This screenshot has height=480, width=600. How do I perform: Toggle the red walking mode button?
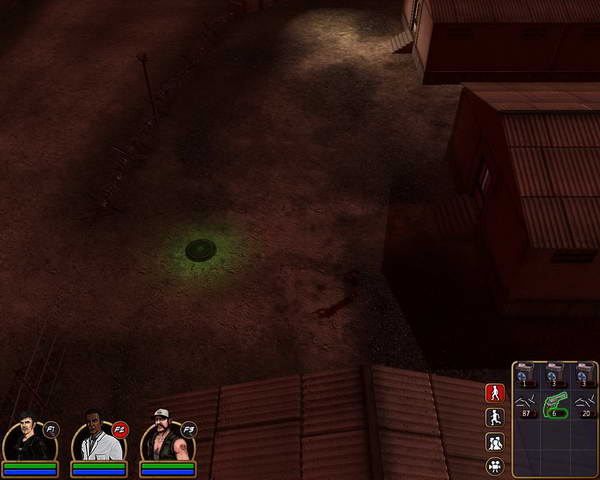[x=494, y=393]
